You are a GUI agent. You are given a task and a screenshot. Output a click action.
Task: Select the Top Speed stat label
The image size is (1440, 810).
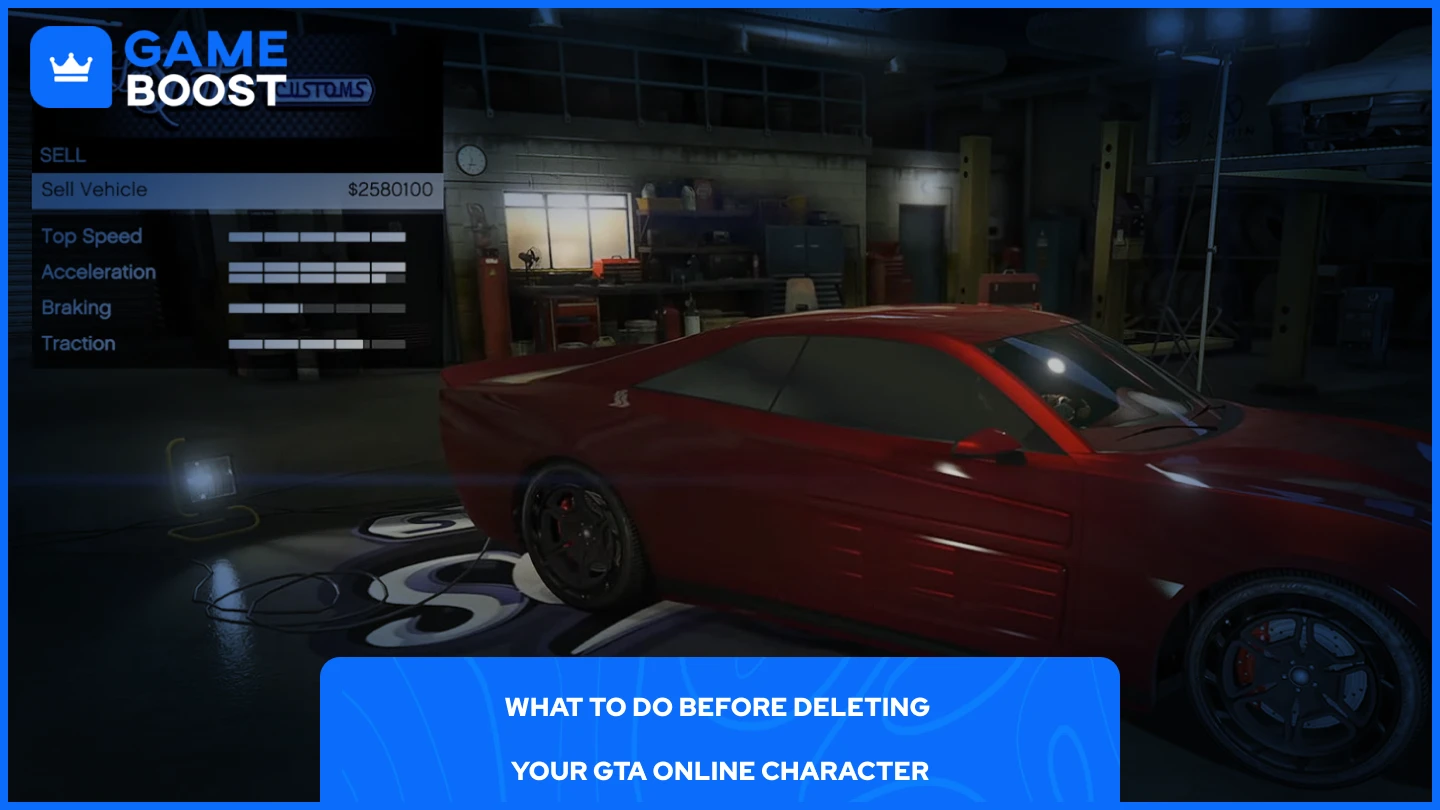[90, 236]
